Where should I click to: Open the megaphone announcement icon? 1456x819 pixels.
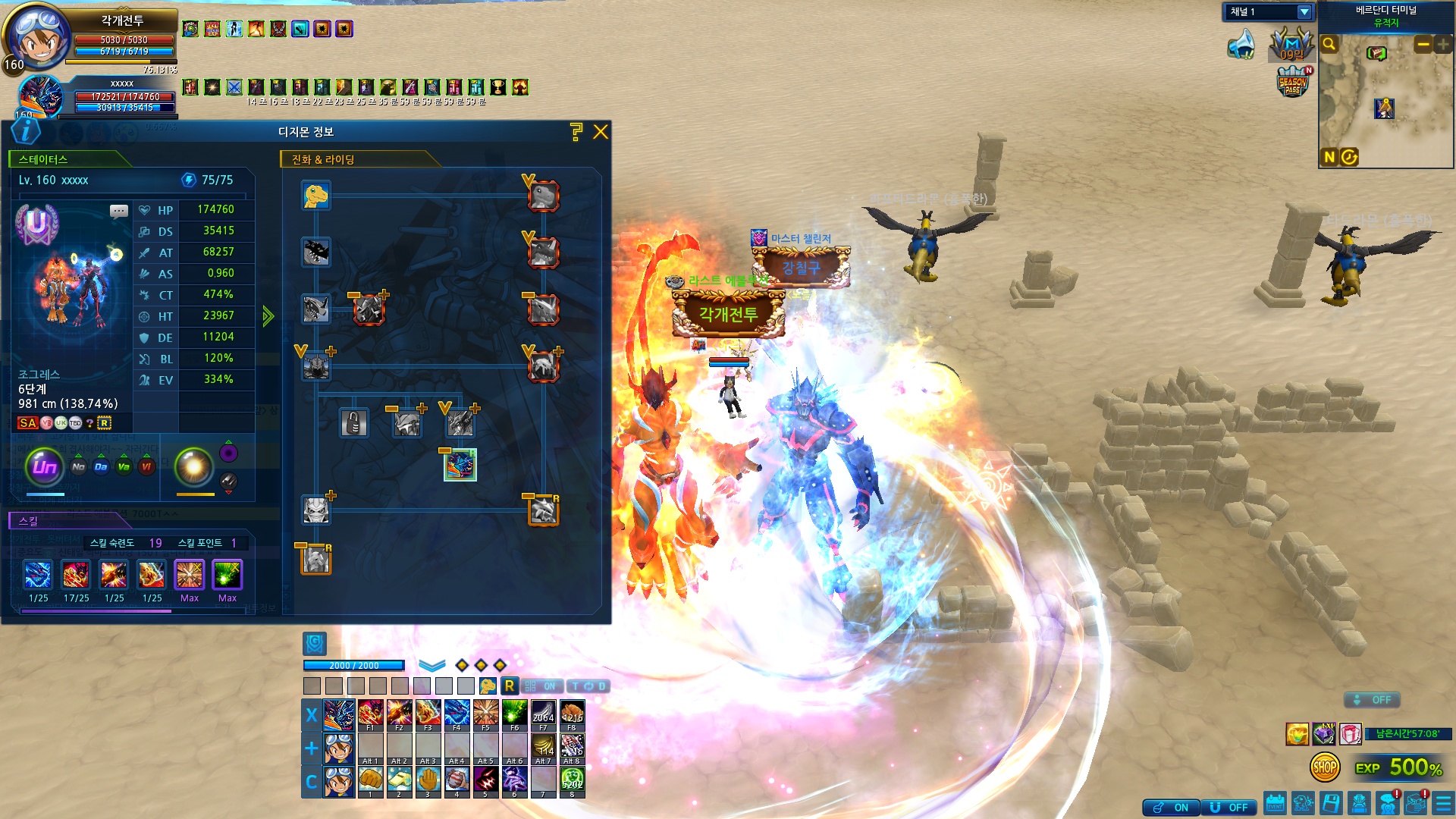tap(1241, 45)
